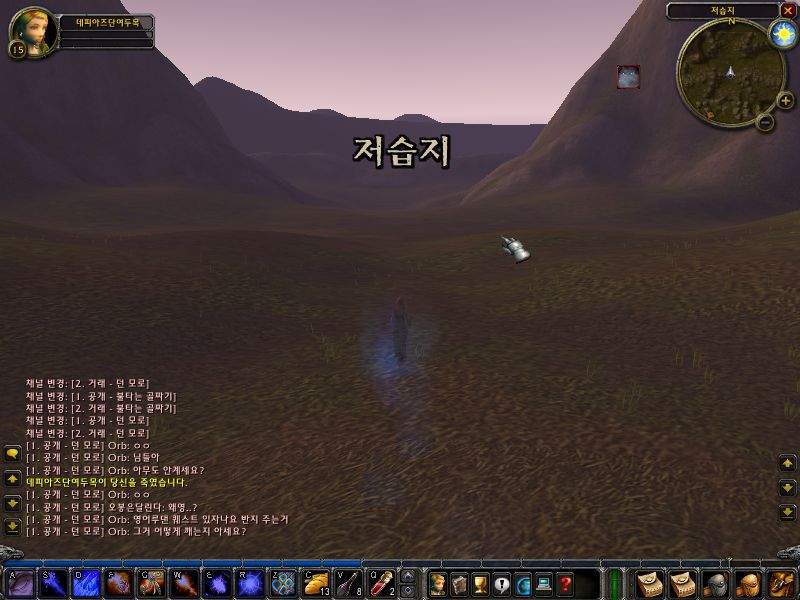
Task: Open the quest log exclamation button
Action: (502, 583)
